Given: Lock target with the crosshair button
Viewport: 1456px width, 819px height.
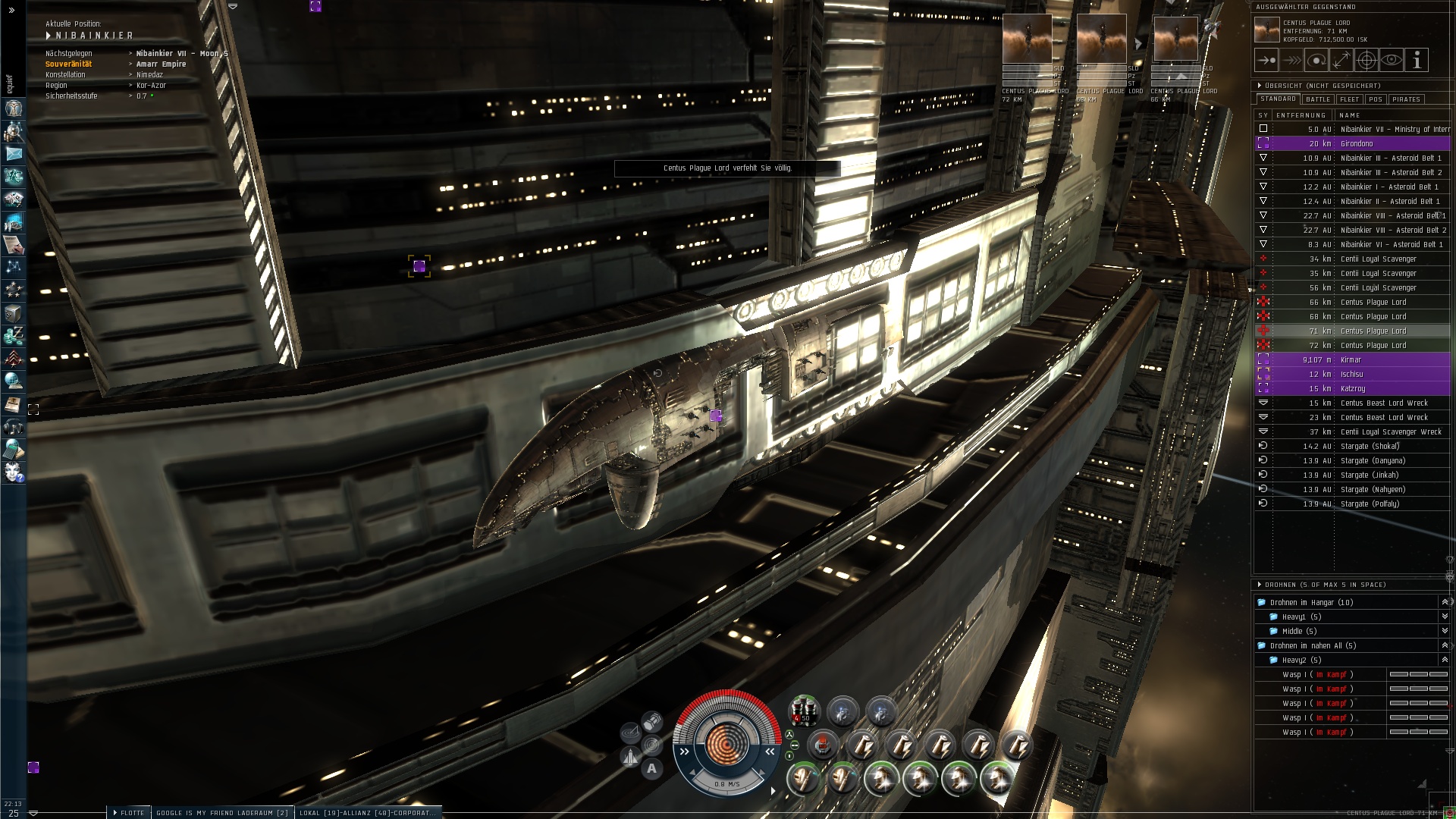Looking at the screenshot, I should [1367, 60].
